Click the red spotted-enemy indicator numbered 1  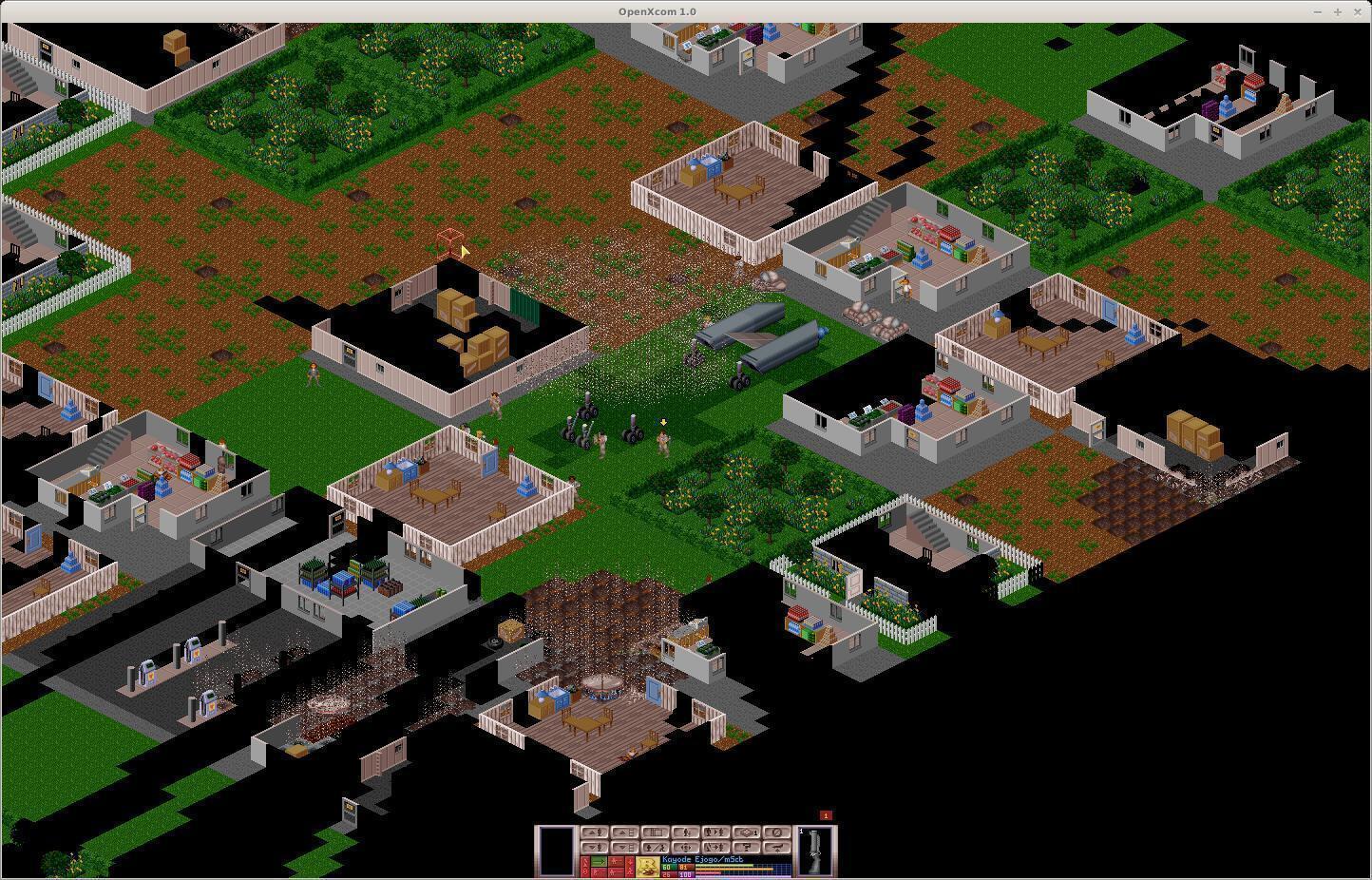coord(824,817)
